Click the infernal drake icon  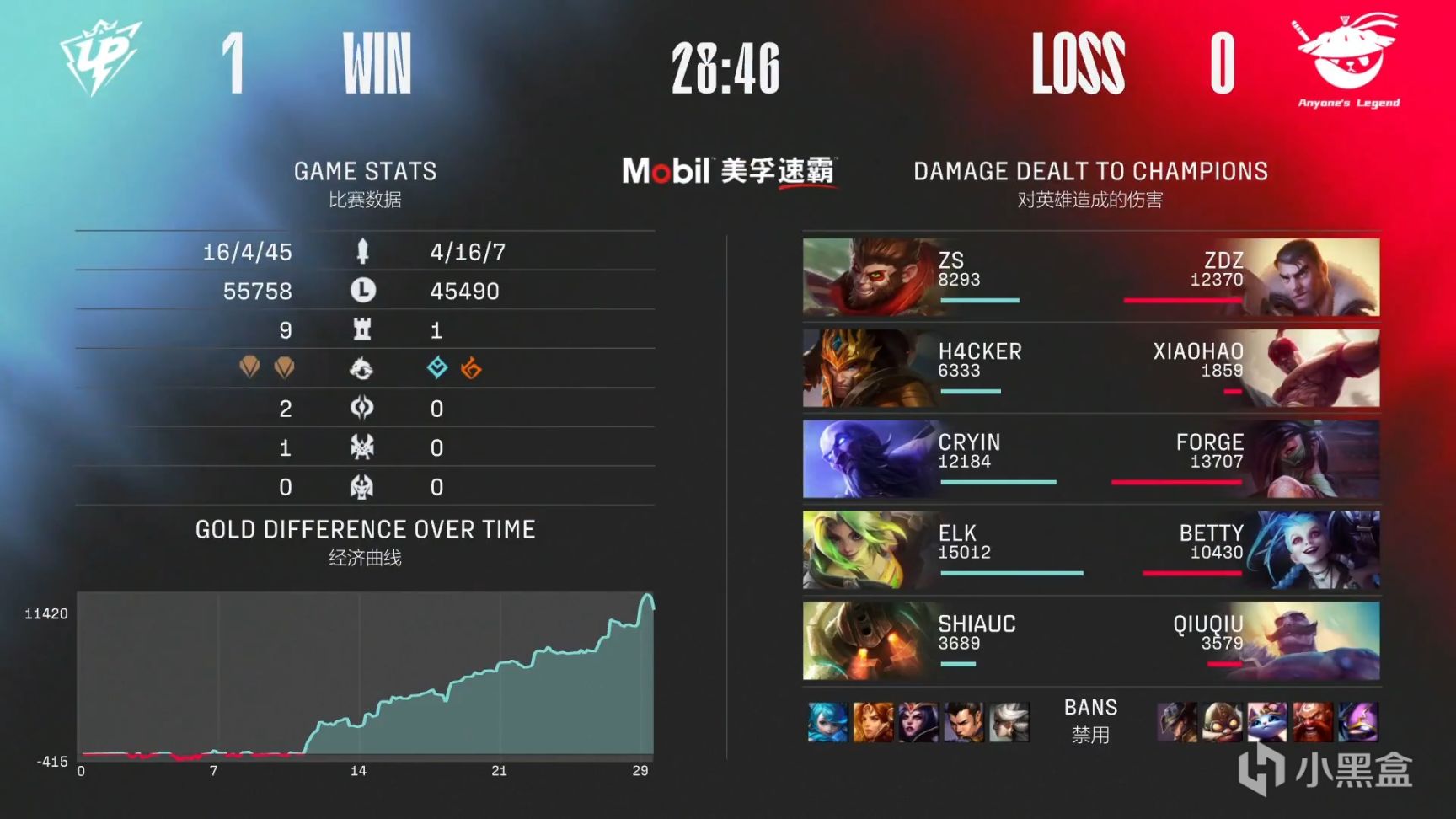coord(470,368)
